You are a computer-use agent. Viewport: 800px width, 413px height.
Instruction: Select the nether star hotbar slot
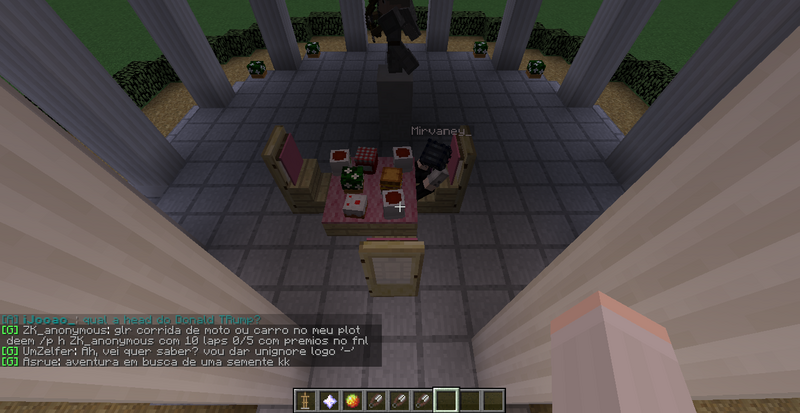tap(327, 400)
